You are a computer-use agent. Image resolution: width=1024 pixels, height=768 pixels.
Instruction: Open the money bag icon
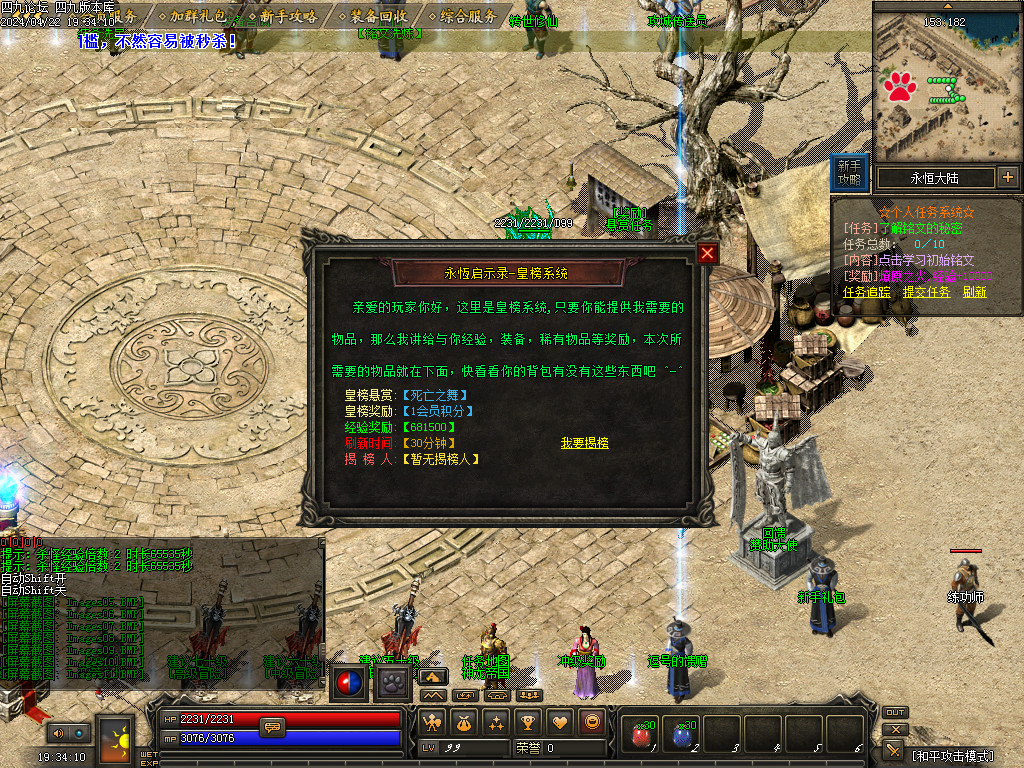click(463, 721)
